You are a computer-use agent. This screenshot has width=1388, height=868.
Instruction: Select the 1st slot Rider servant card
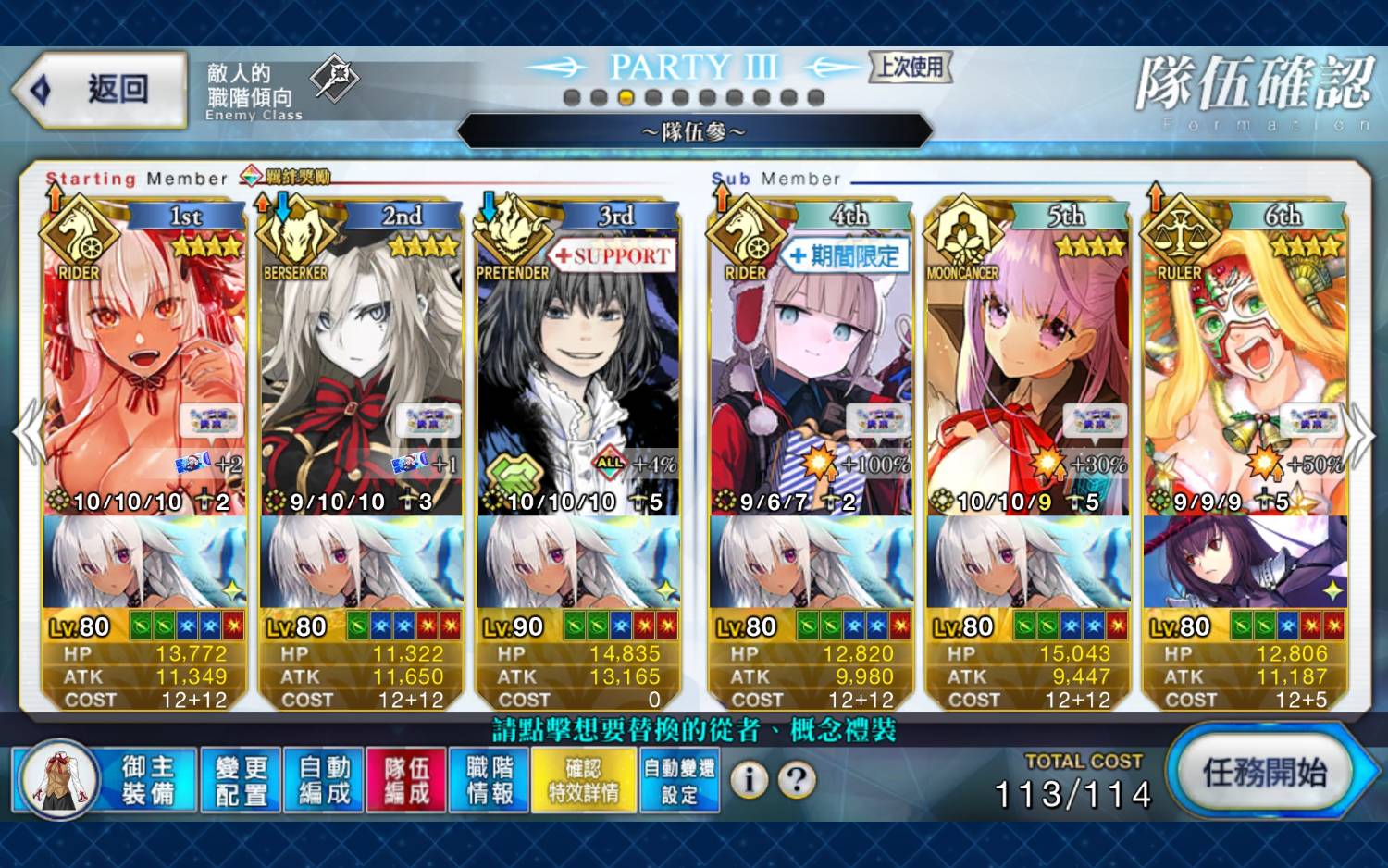144,370
